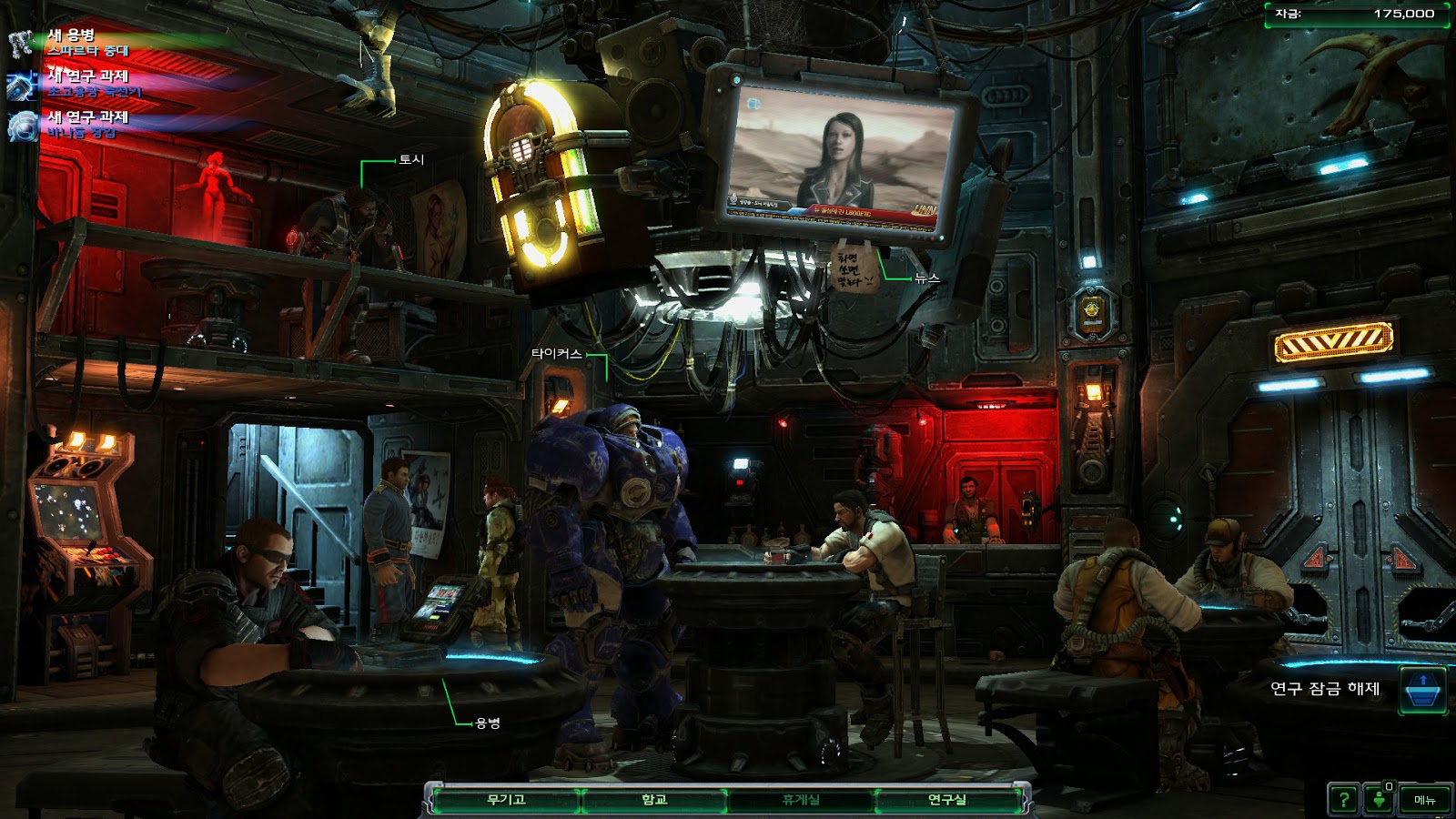Go to the 무기고 (Armory) room
Viewport: 1456px width, 819px height.
click(506, 800)
